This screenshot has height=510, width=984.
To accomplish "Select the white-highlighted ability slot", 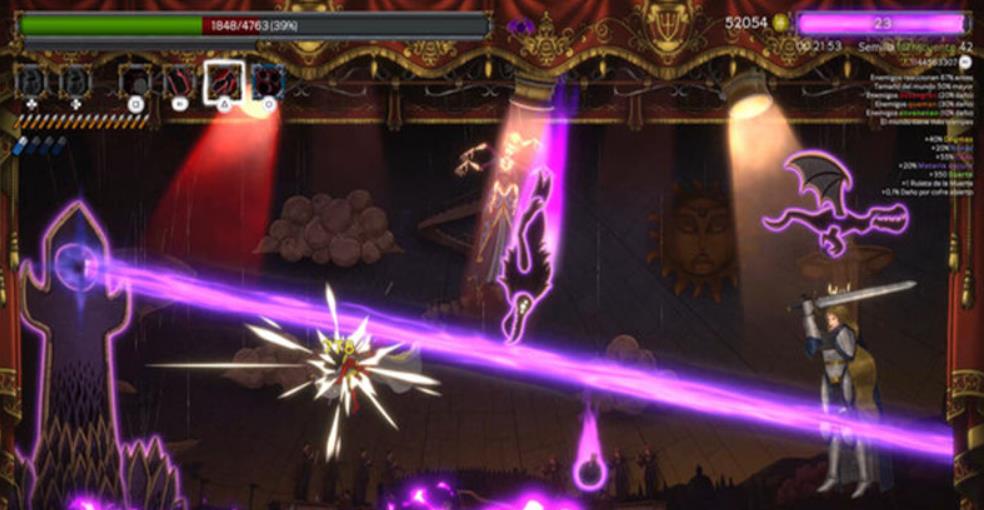I will [223, 81].
